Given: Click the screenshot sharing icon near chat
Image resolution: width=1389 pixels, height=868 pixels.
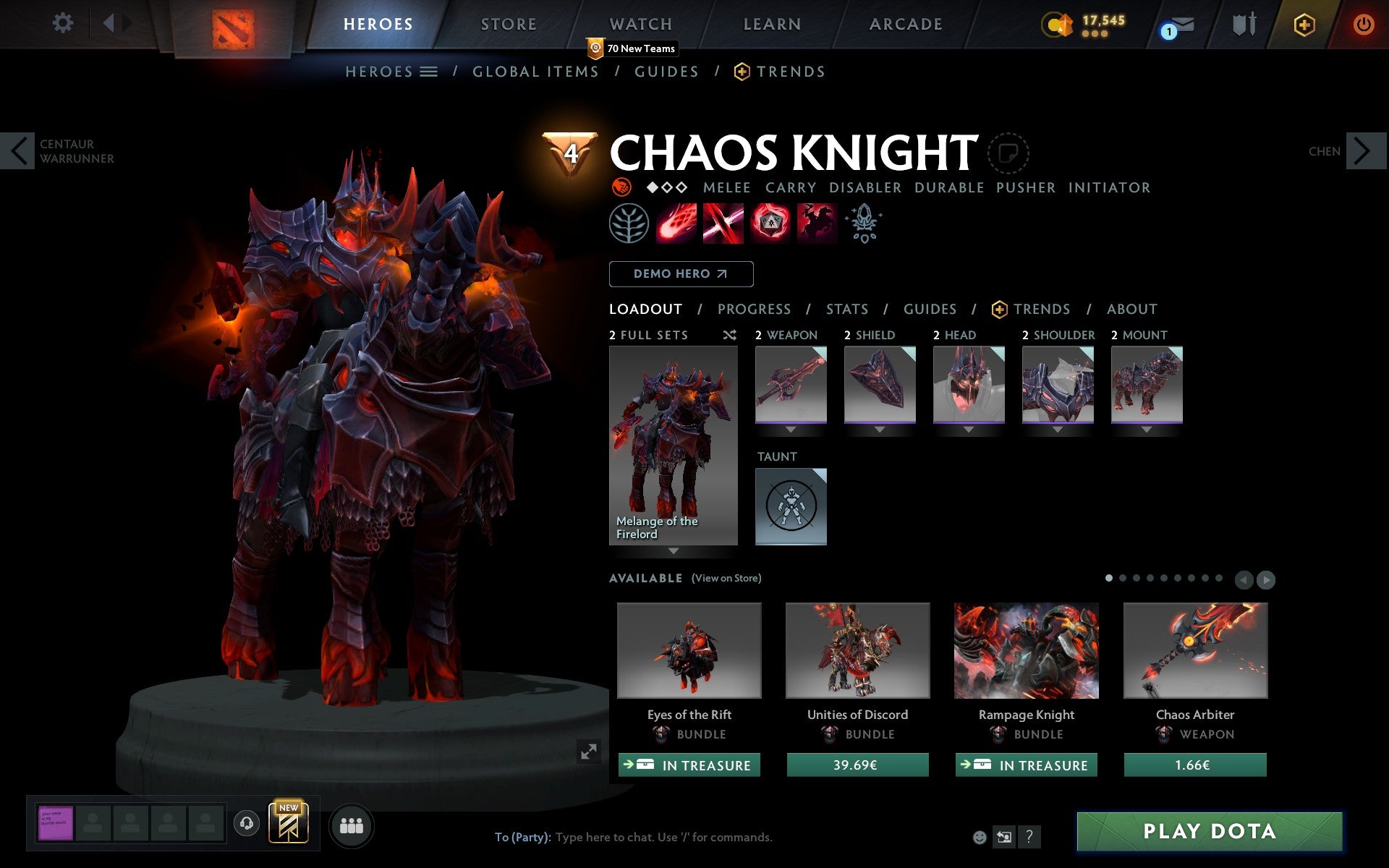Looking at the screenshot, I should pyautogui.click(x=1004, y=837).
